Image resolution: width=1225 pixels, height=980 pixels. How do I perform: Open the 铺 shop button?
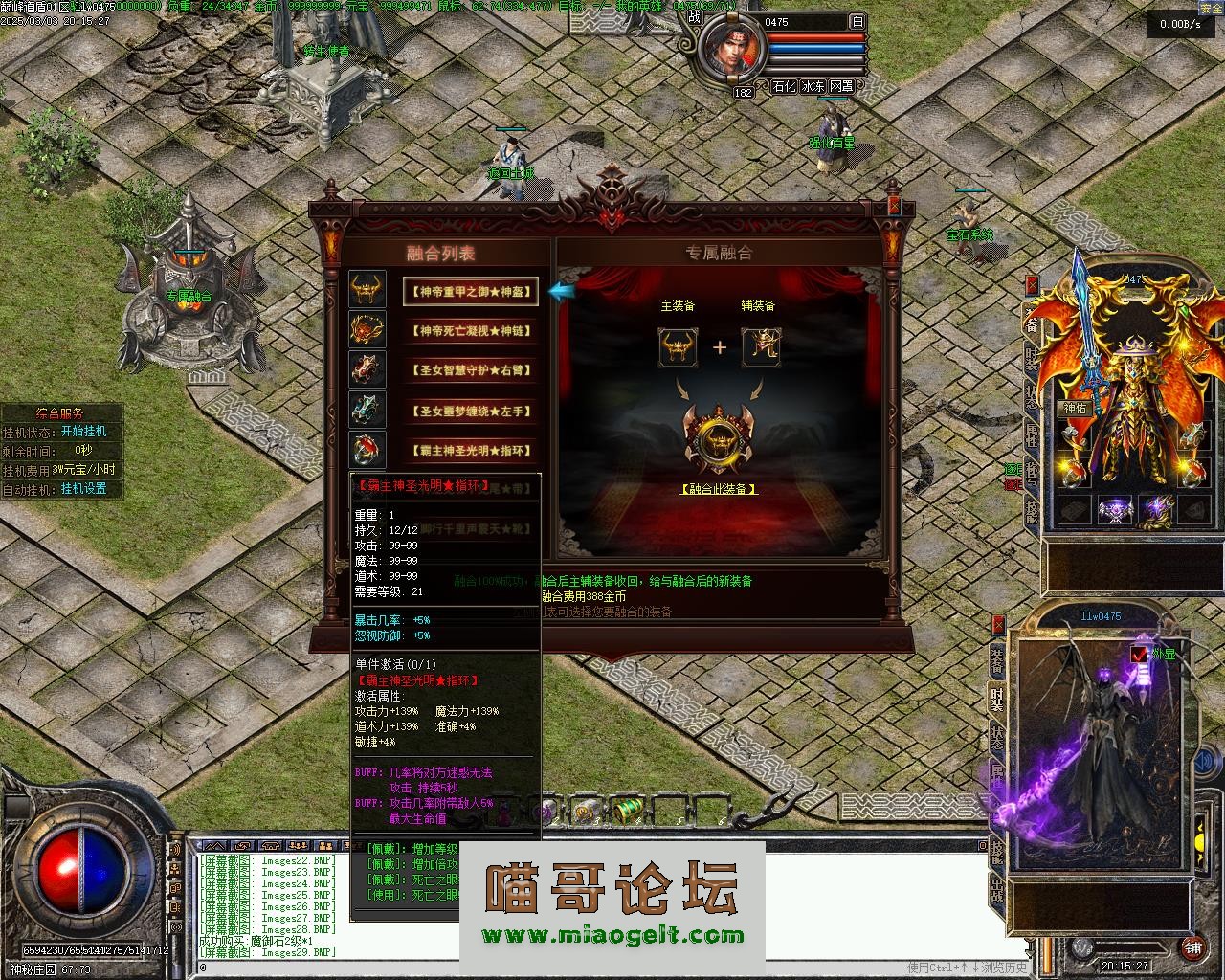(x=1192, y=947)
